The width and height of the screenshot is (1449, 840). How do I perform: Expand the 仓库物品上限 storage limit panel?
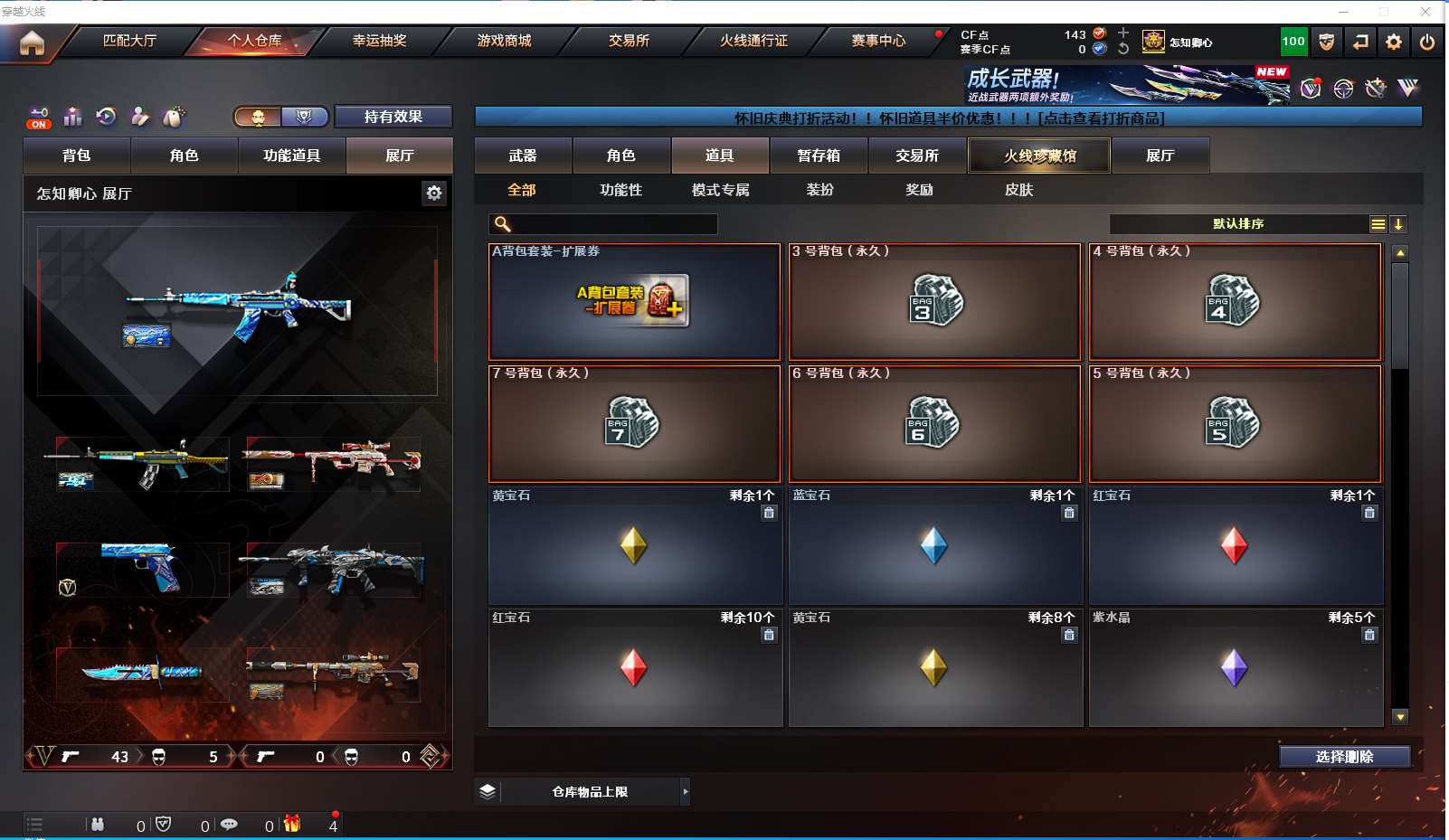pos(685,792)
